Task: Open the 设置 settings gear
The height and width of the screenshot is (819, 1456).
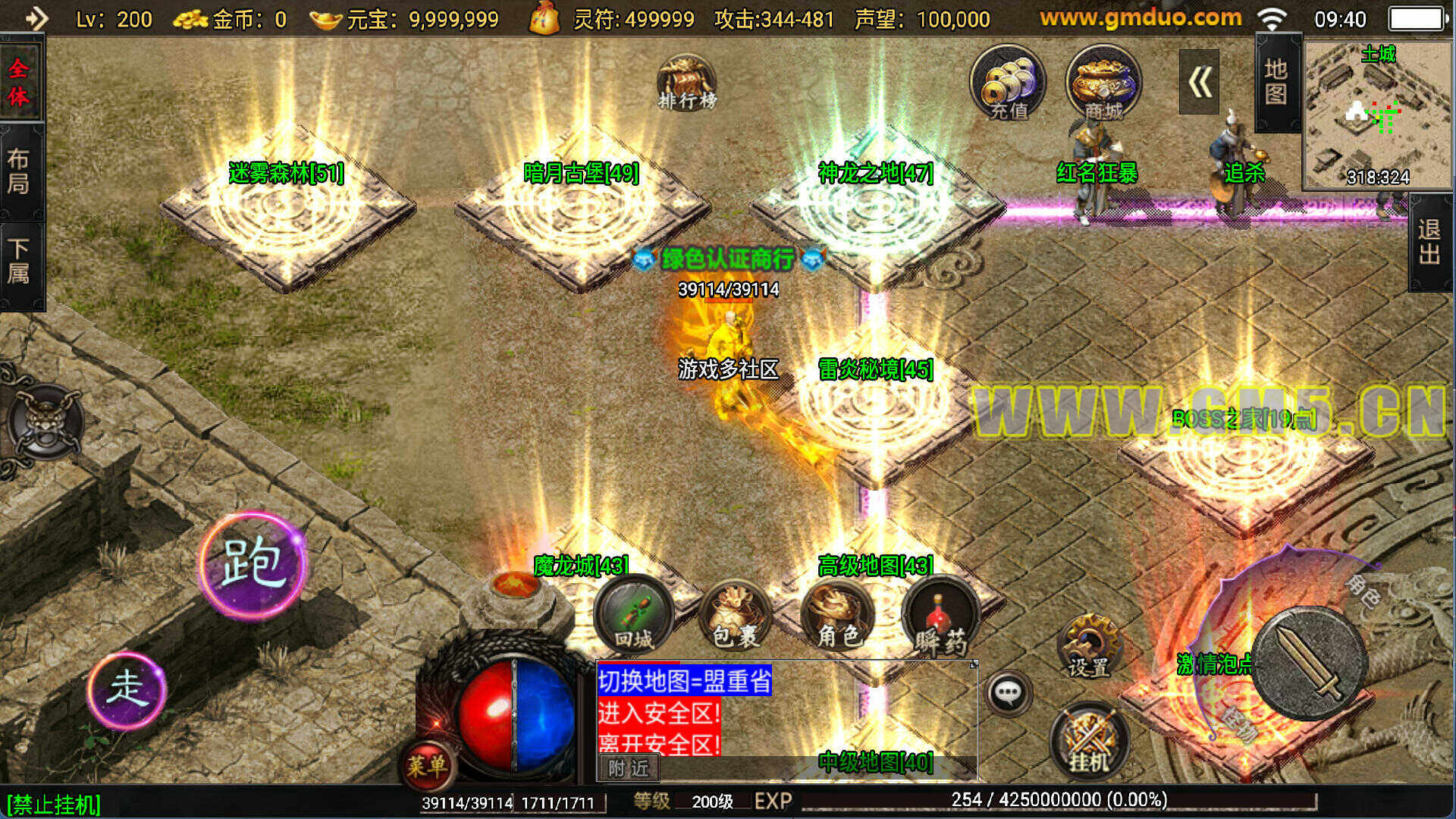Action: coord(1089,645)
